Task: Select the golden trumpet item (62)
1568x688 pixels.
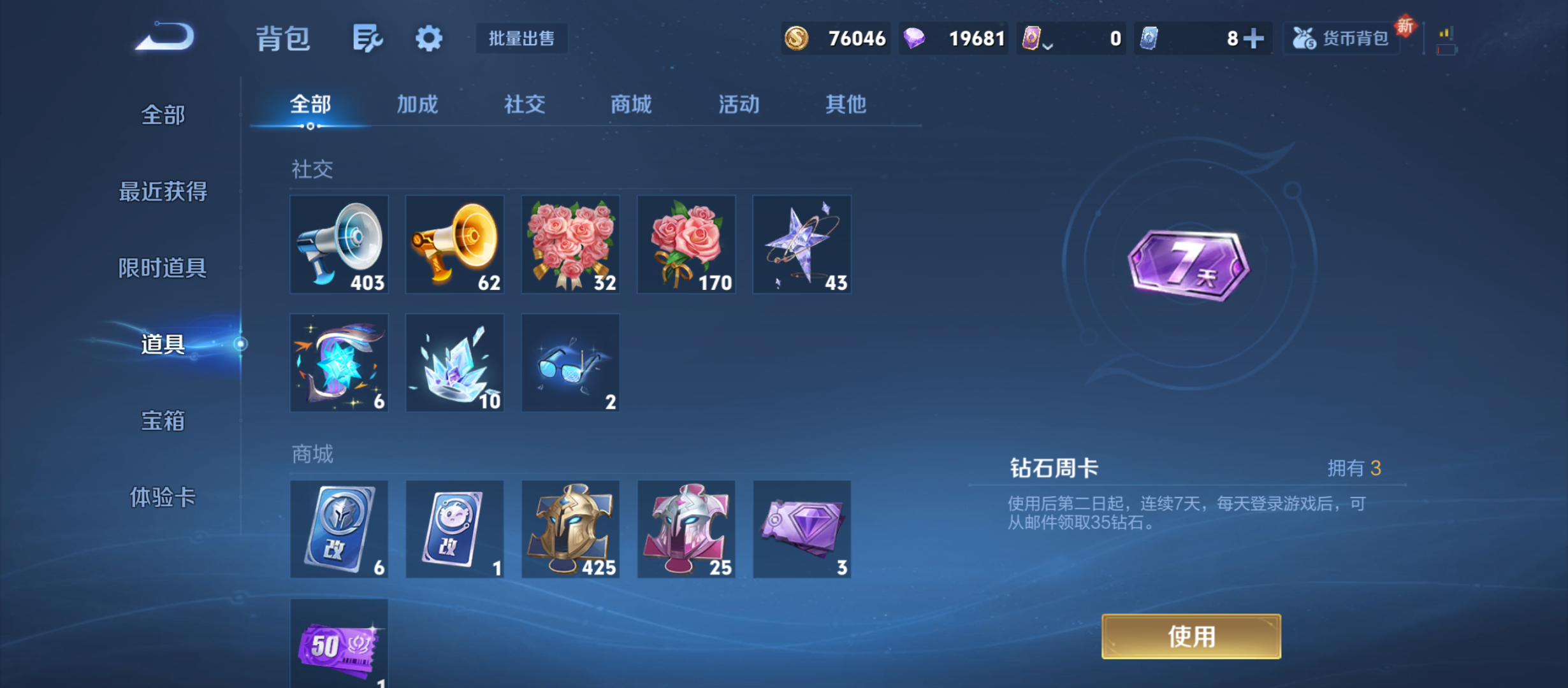Action: pos(454,245)
